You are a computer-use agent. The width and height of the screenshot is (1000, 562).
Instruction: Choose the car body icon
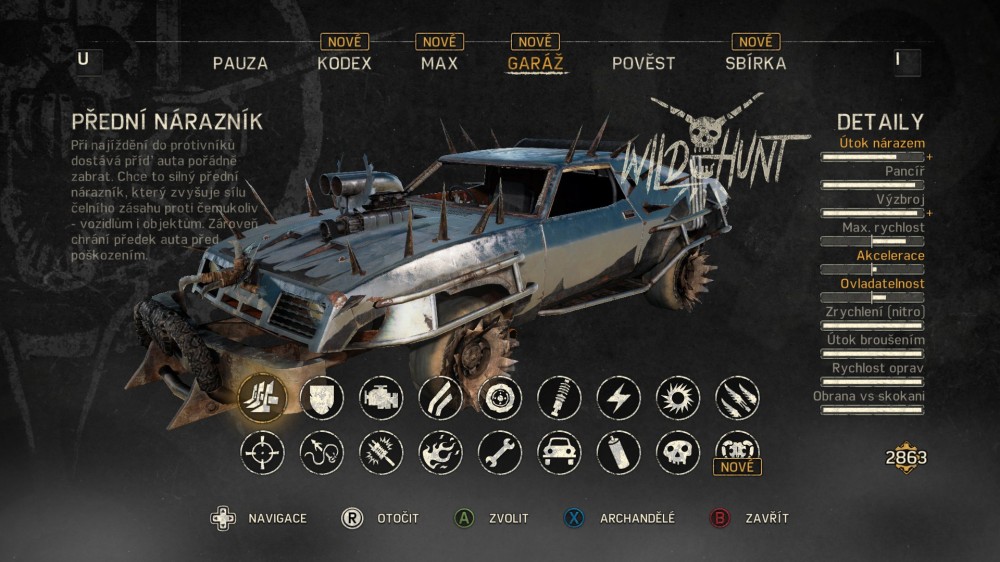tap(559, 453)
